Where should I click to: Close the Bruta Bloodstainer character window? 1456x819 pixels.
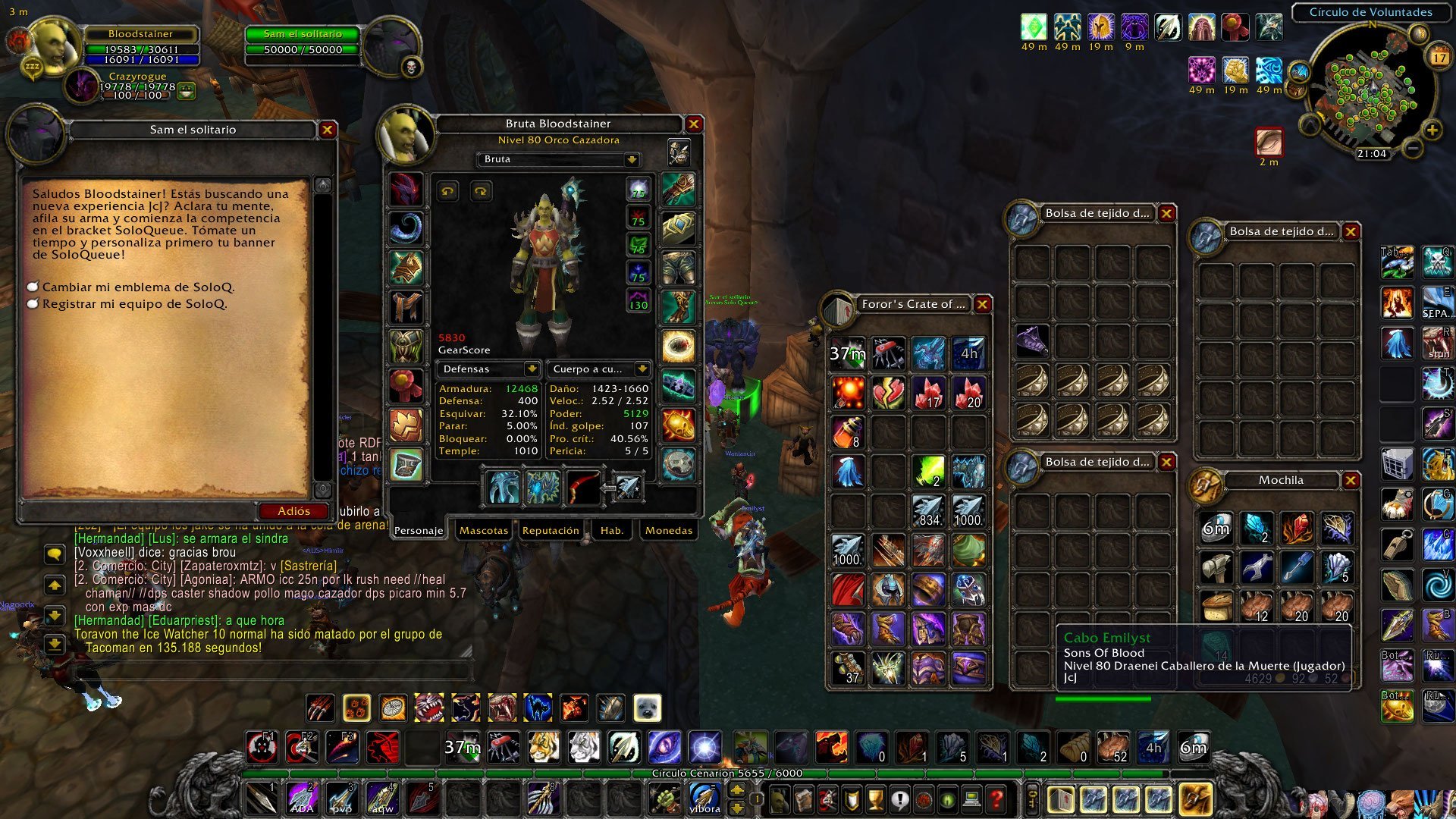[694, 124]
